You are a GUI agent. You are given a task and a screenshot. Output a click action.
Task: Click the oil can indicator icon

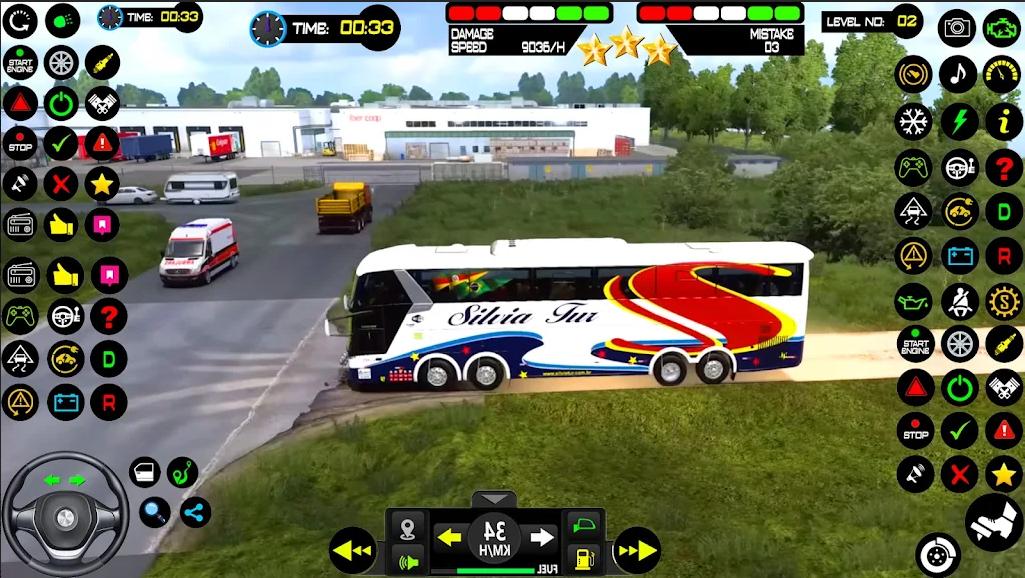[913, 300]
